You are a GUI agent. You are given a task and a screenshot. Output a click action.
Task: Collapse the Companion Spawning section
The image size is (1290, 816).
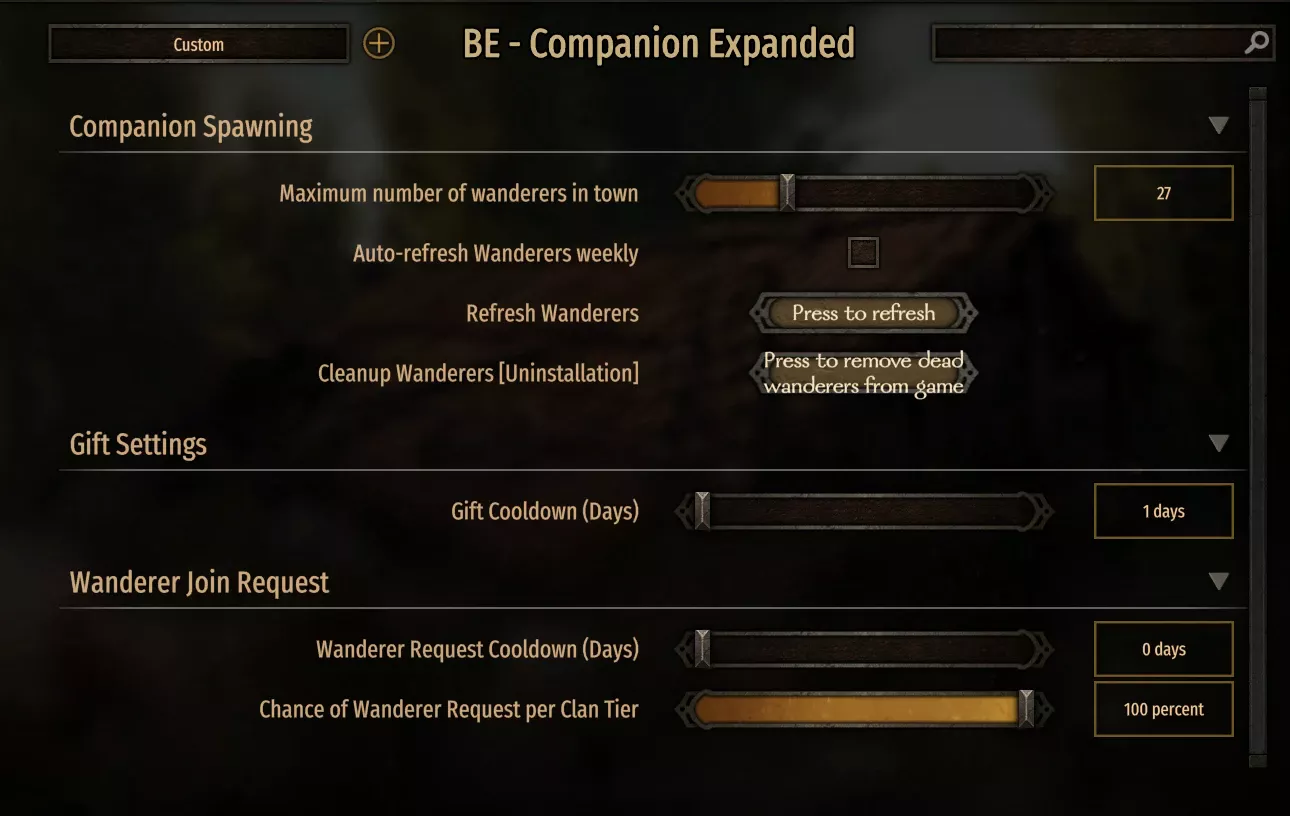pos(1219,124)
